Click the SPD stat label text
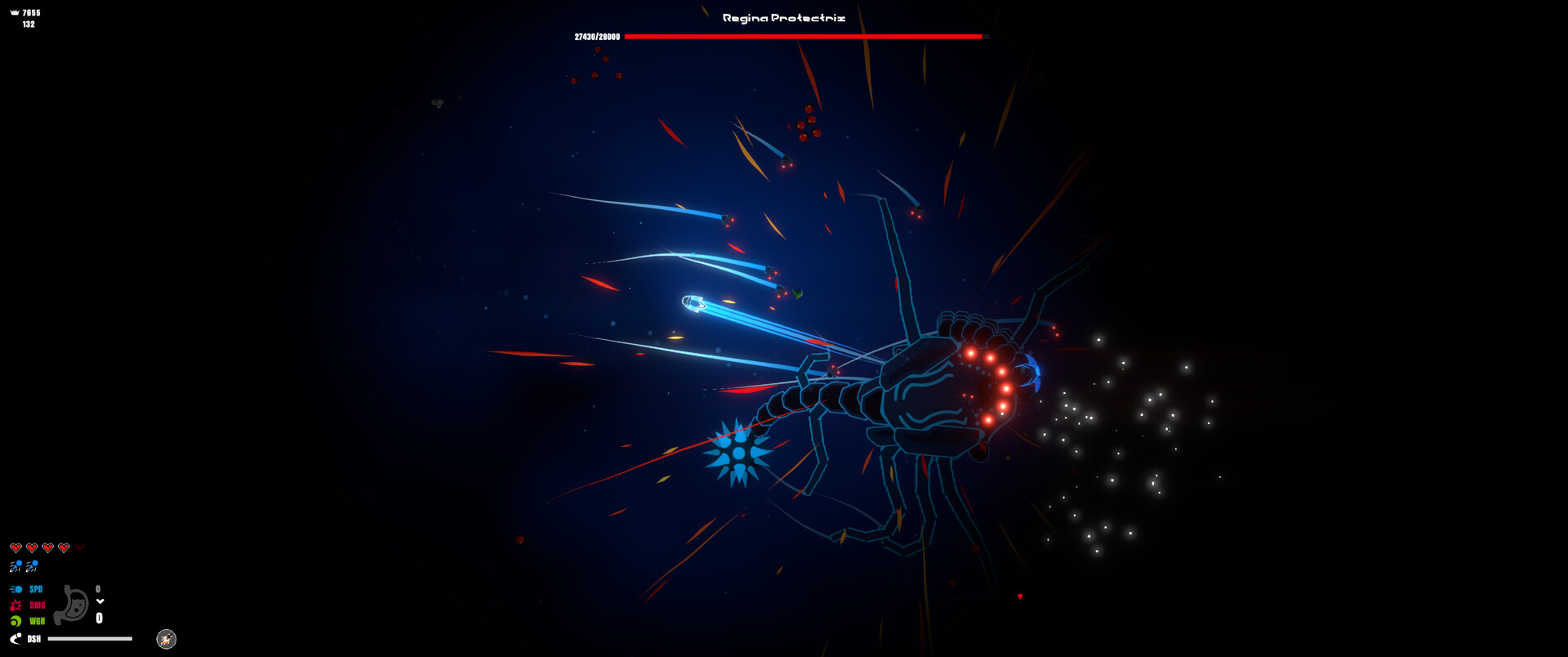Viewport: 1568px width, 657px height. click(x=36, y=589)
